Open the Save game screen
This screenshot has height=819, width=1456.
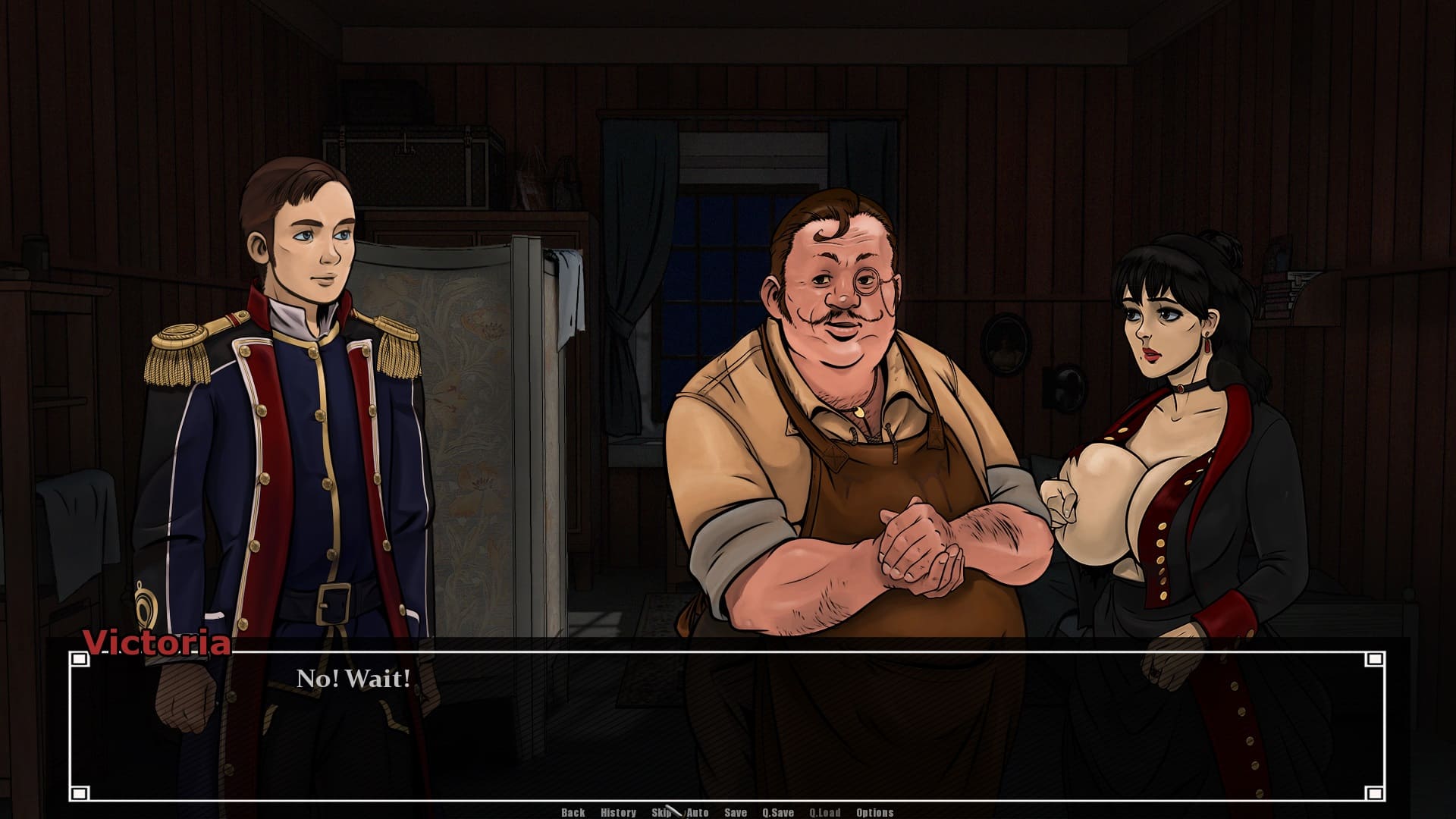[x=736, y=812]
